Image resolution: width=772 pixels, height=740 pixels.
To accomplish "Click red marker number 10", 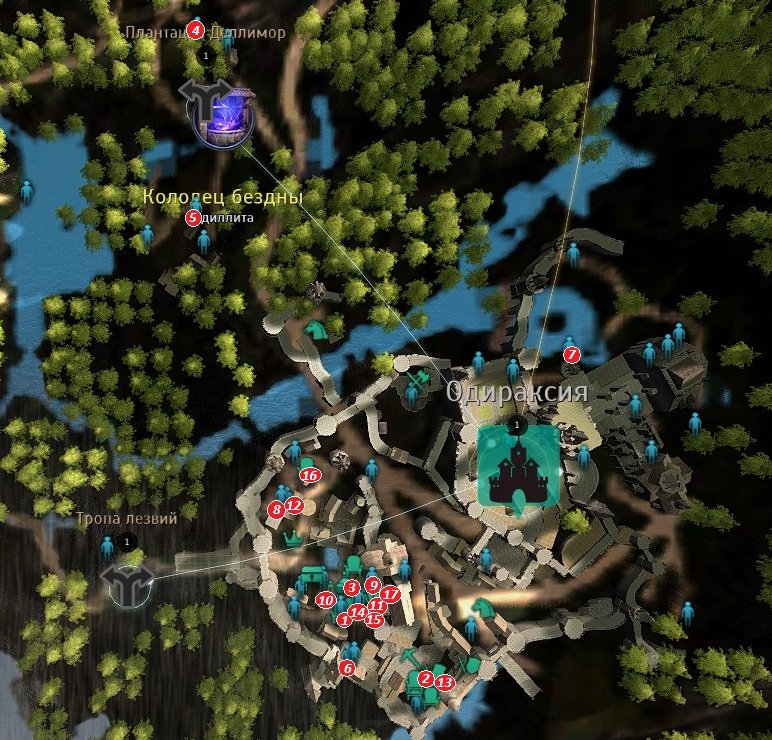I will (325, 600).
